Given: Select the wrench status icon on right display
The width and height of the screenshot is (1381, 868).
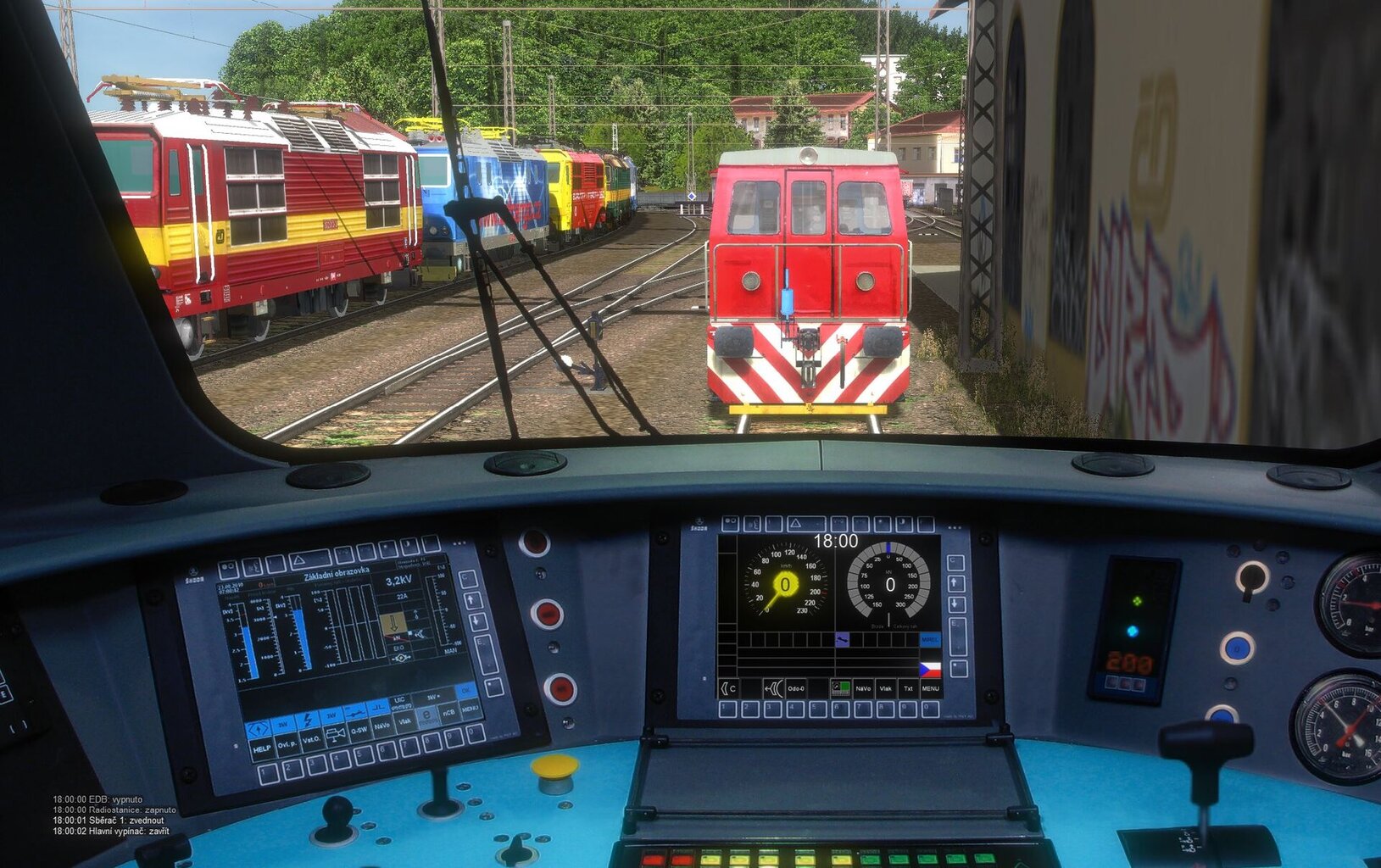Looking at the screenshot, I should coord(843,640).
